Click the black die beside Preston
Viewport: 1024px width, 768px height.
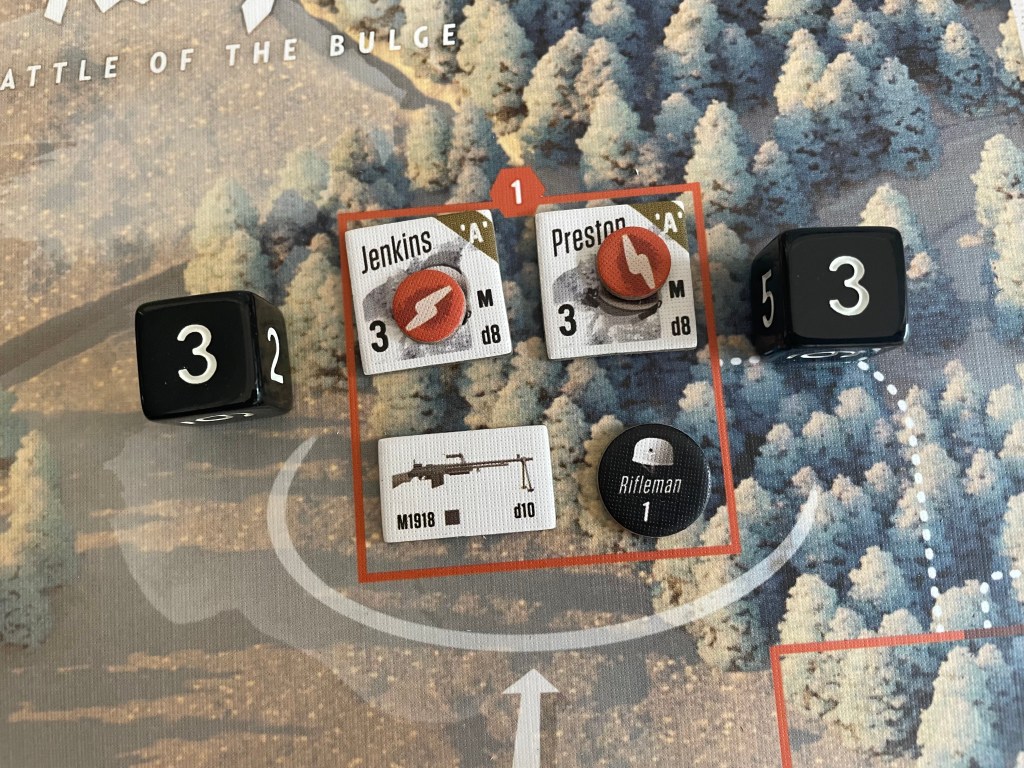pos(830,290)
